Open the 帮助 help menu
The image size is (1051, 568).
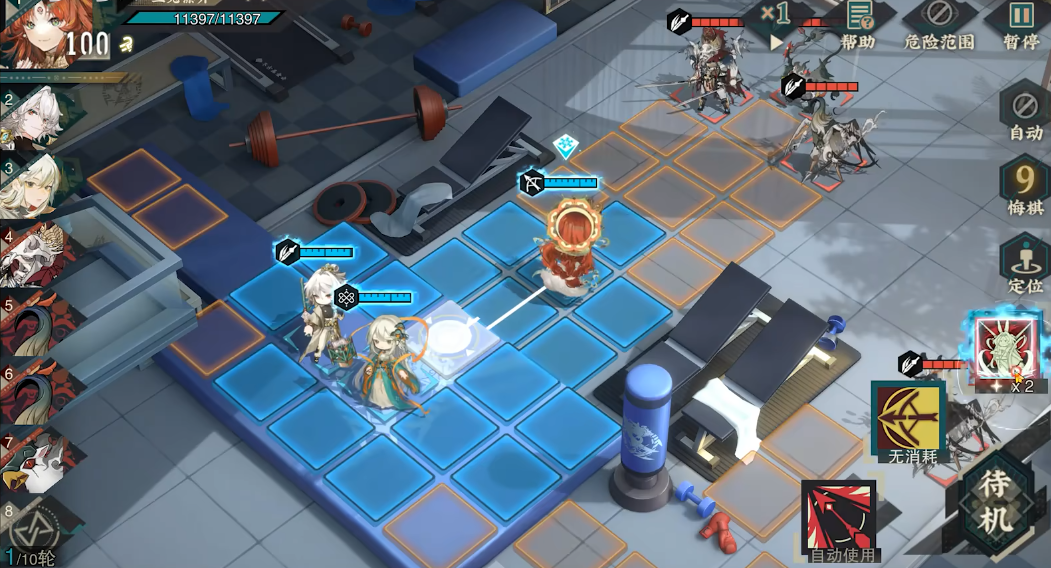(857, 24)
